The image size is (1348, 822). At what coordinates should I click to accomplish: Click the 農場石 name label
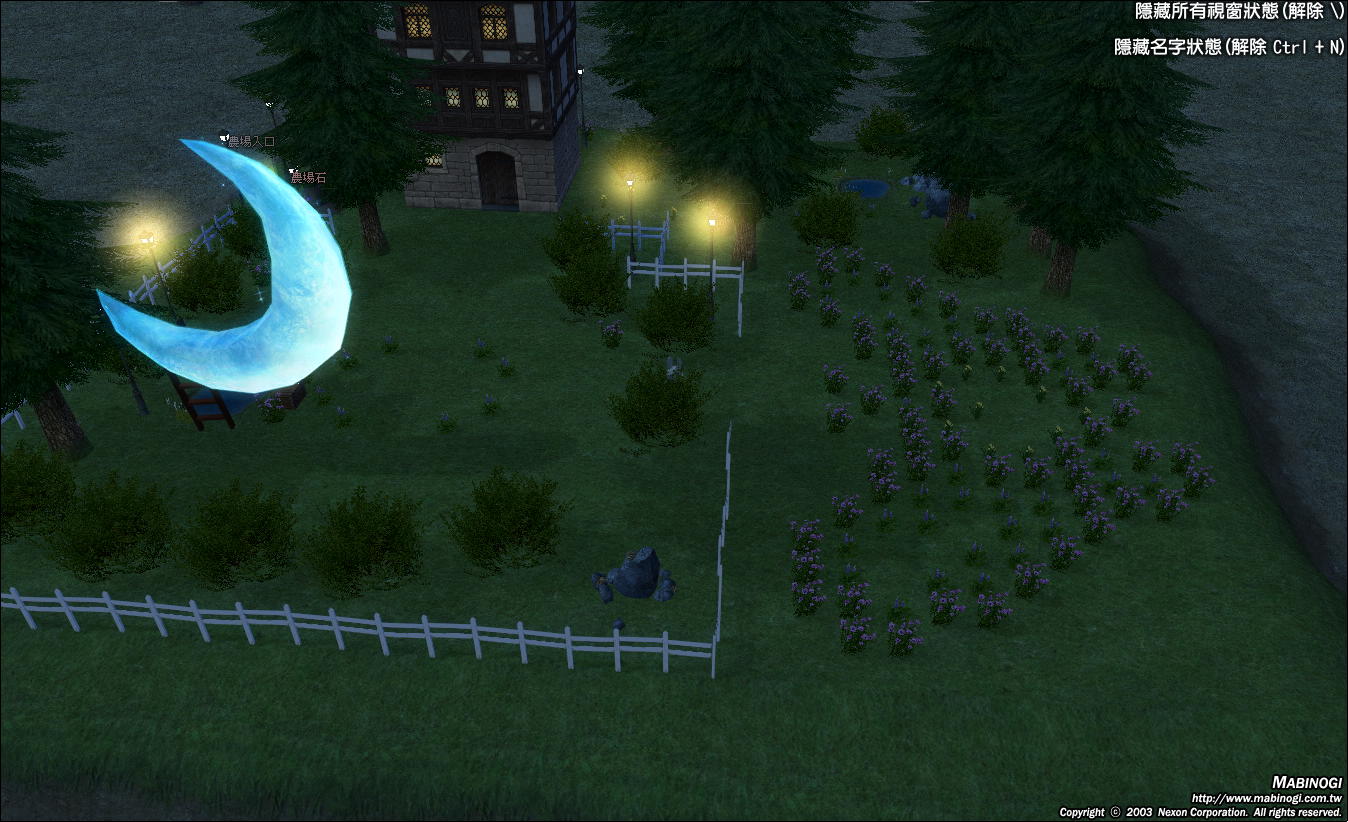308,177
